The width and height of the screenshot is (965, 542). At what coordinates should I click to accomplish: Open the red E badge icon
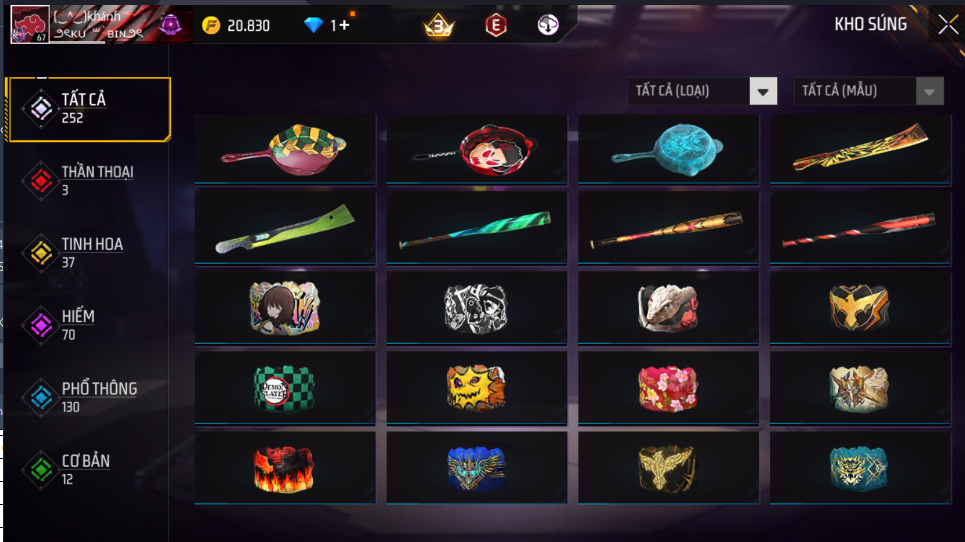pyautogui.click(x=495, y=25)
